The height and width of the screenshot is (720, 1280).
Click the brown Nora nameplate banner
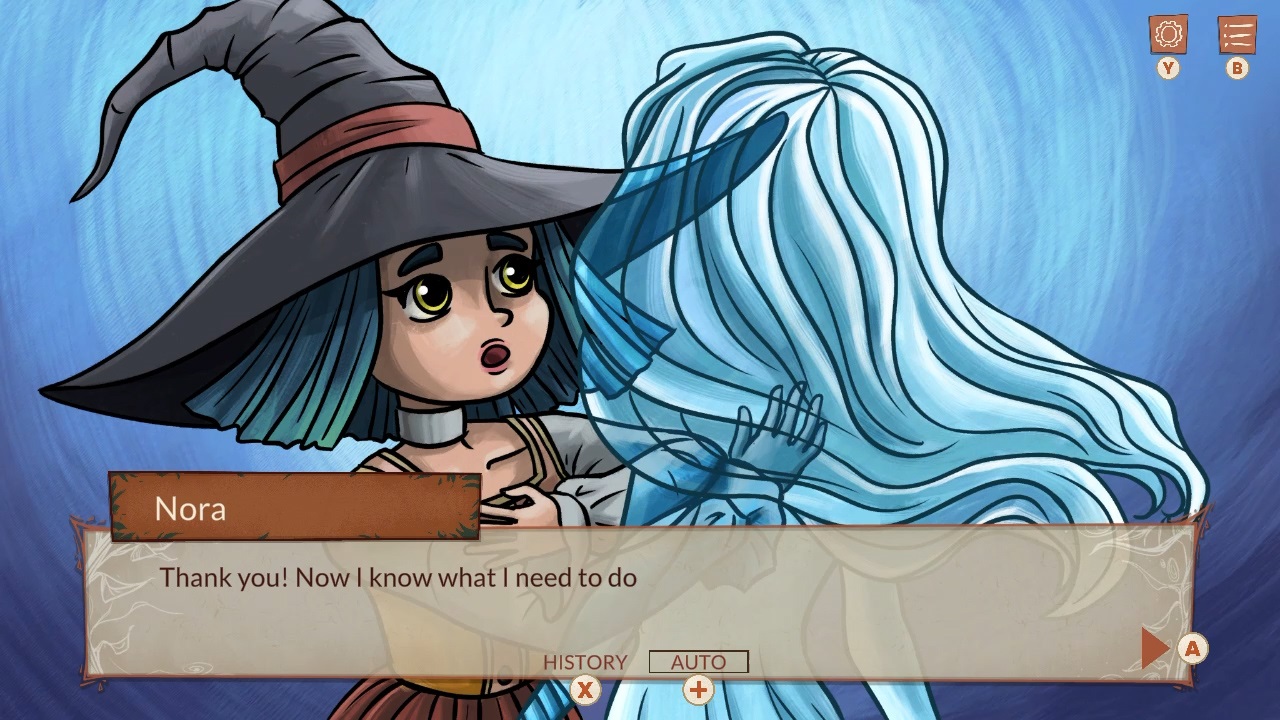pos(290,509)
